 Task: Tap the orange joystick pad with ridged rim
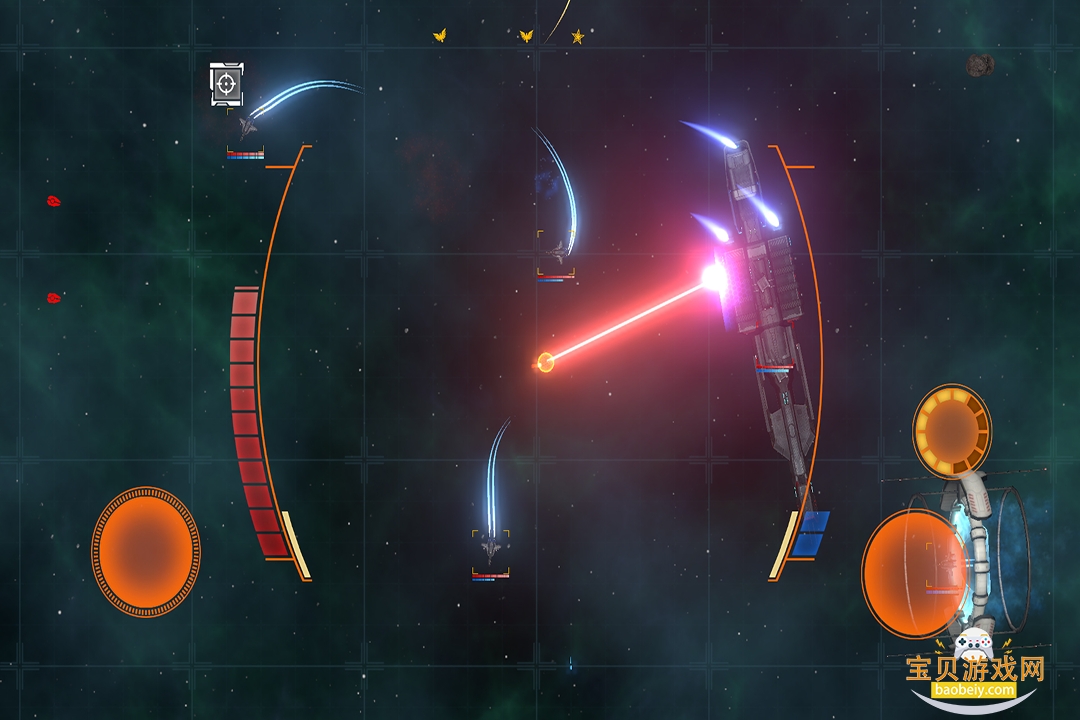146,551
